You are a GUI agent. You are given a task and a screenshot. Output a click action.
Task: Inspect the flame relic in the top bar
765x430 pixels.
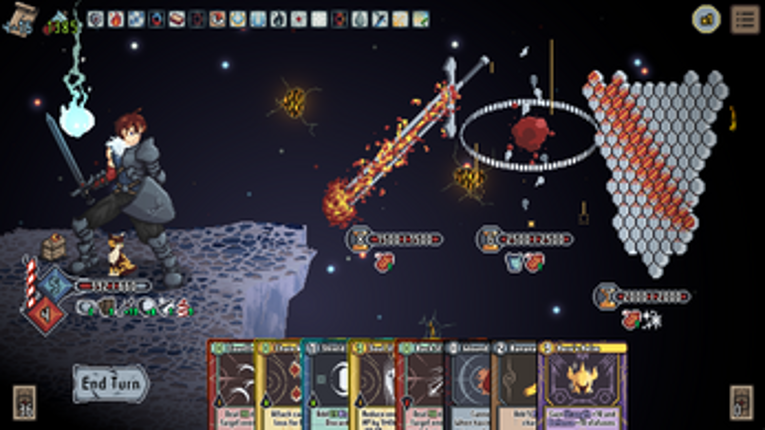(115, 19)
